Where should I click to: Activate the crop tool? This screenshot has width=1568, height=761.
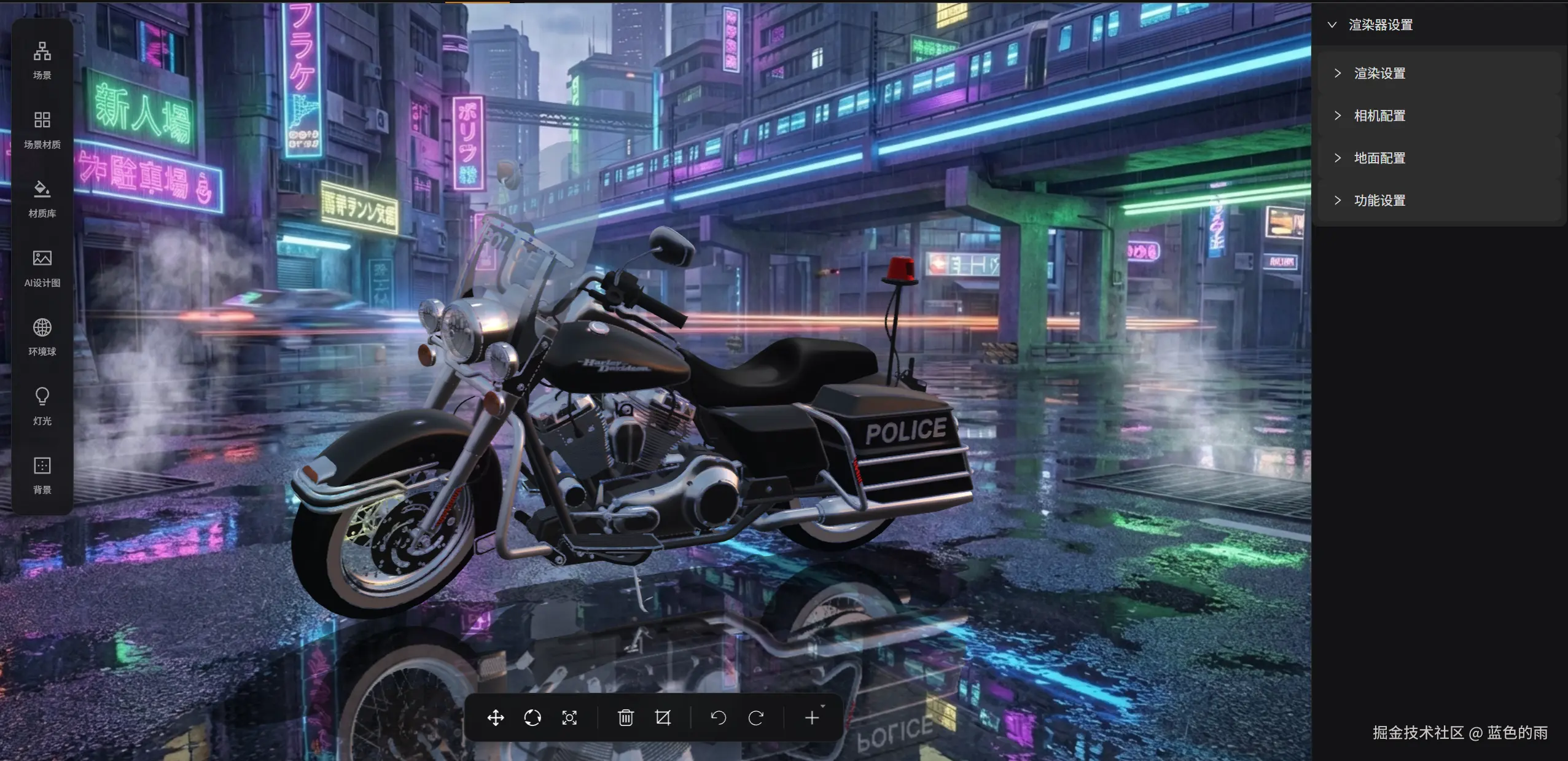[x=663, y=717]
